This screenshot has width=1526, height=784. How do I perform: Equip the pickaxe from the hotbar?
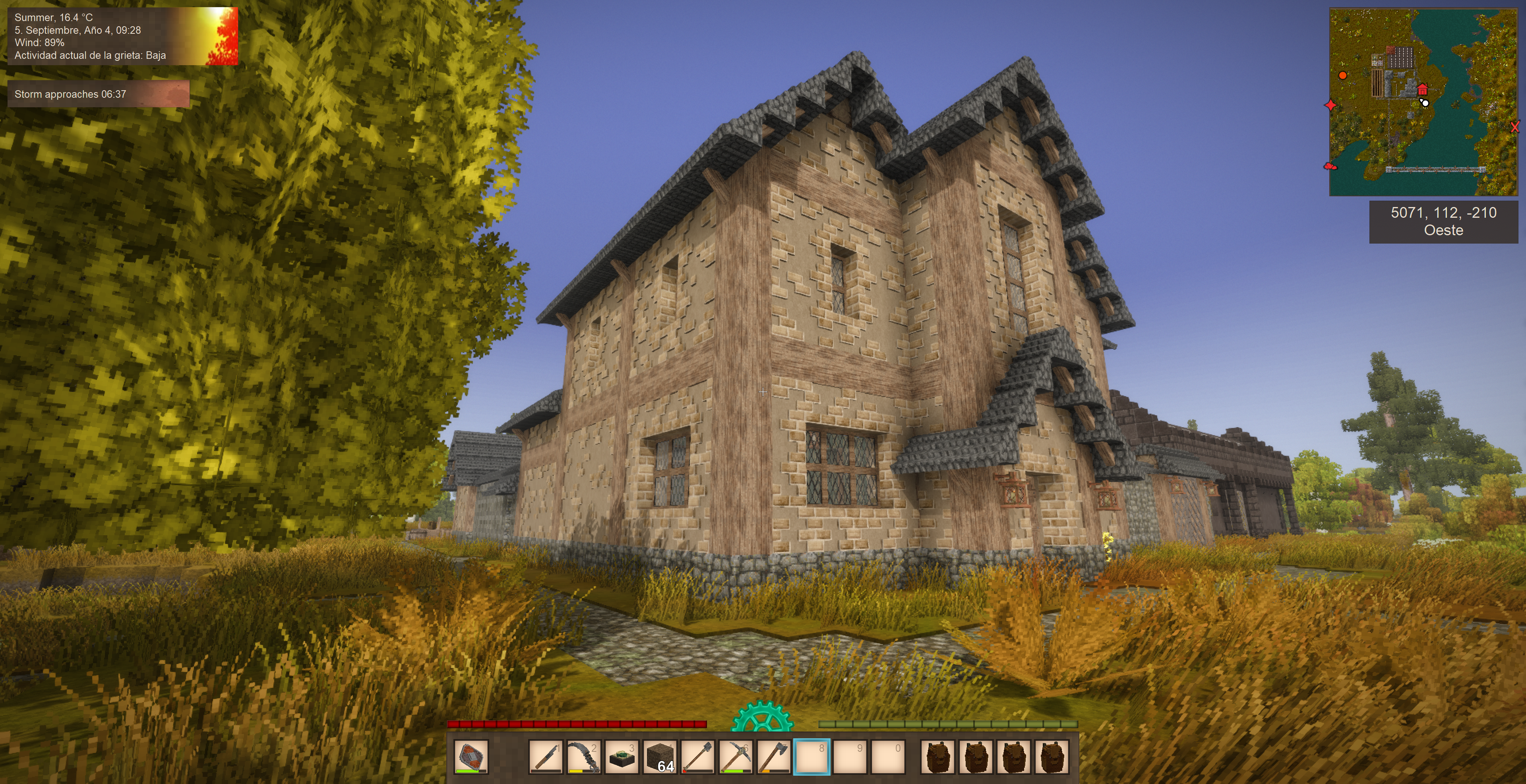[x=736, y=756]
